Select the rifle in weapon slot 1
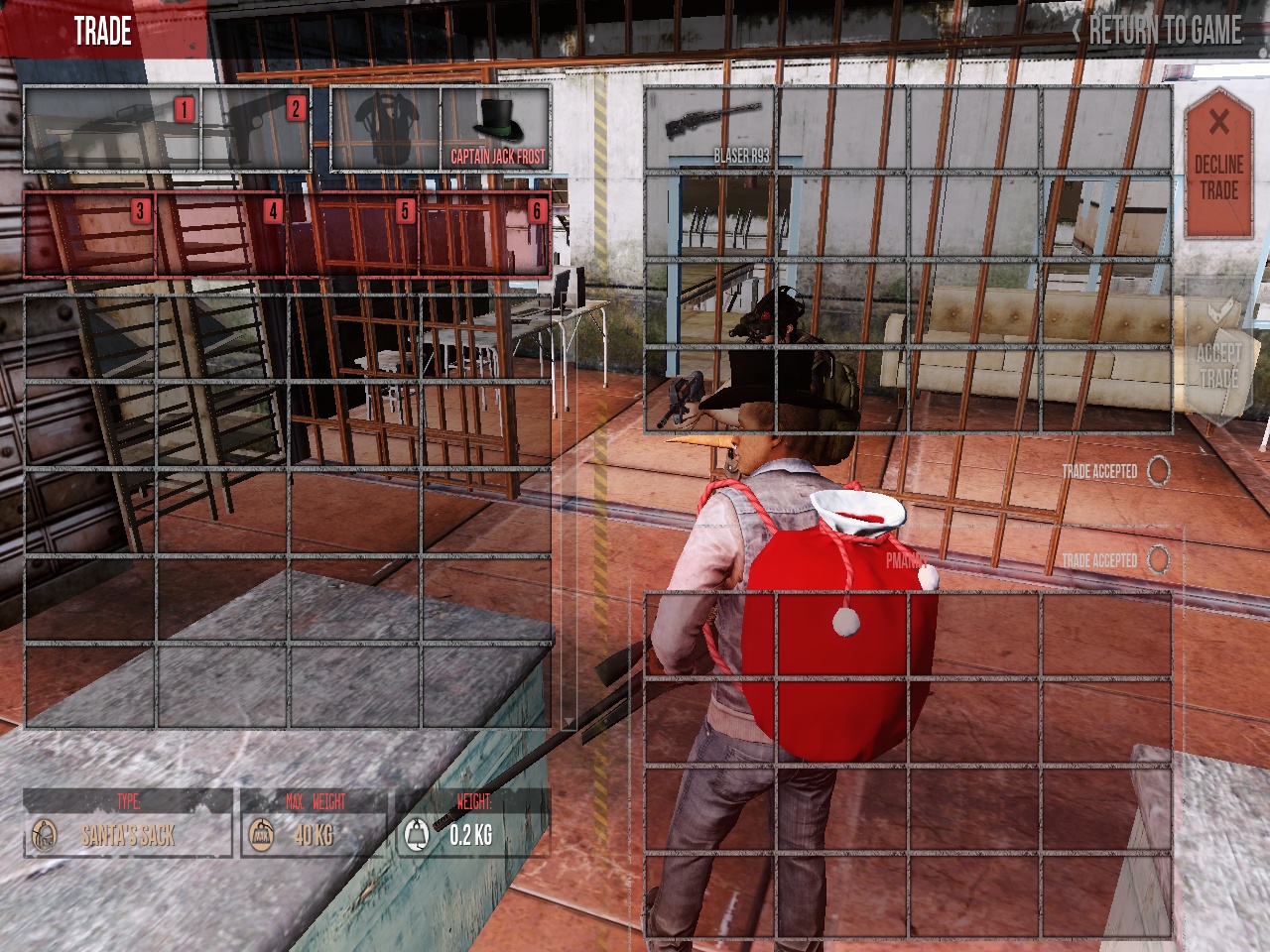1270x952 pixels. [x=112, y=130]
